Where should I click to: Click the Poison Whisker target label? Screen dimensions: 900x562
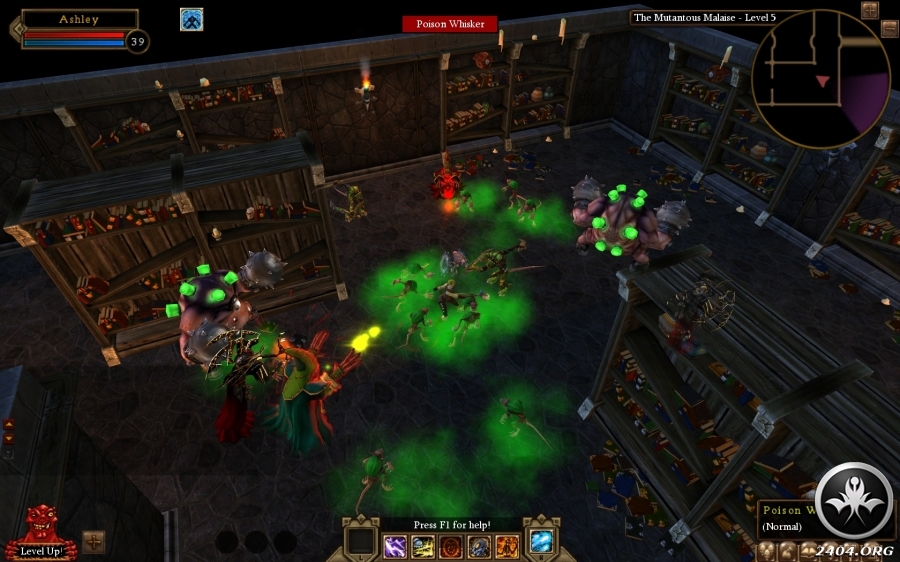[x=449, y=24]
